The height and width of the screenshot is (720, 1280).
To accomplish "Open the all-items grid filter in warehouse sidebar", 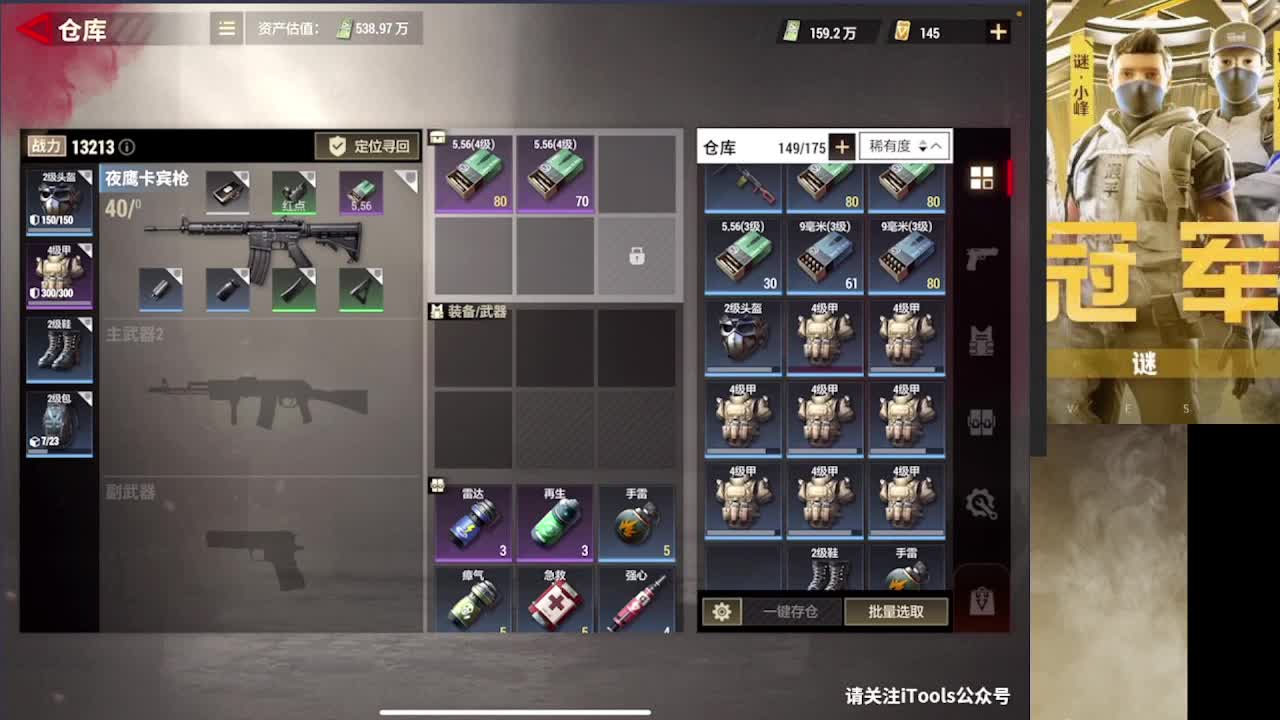I will coord(982,176).
